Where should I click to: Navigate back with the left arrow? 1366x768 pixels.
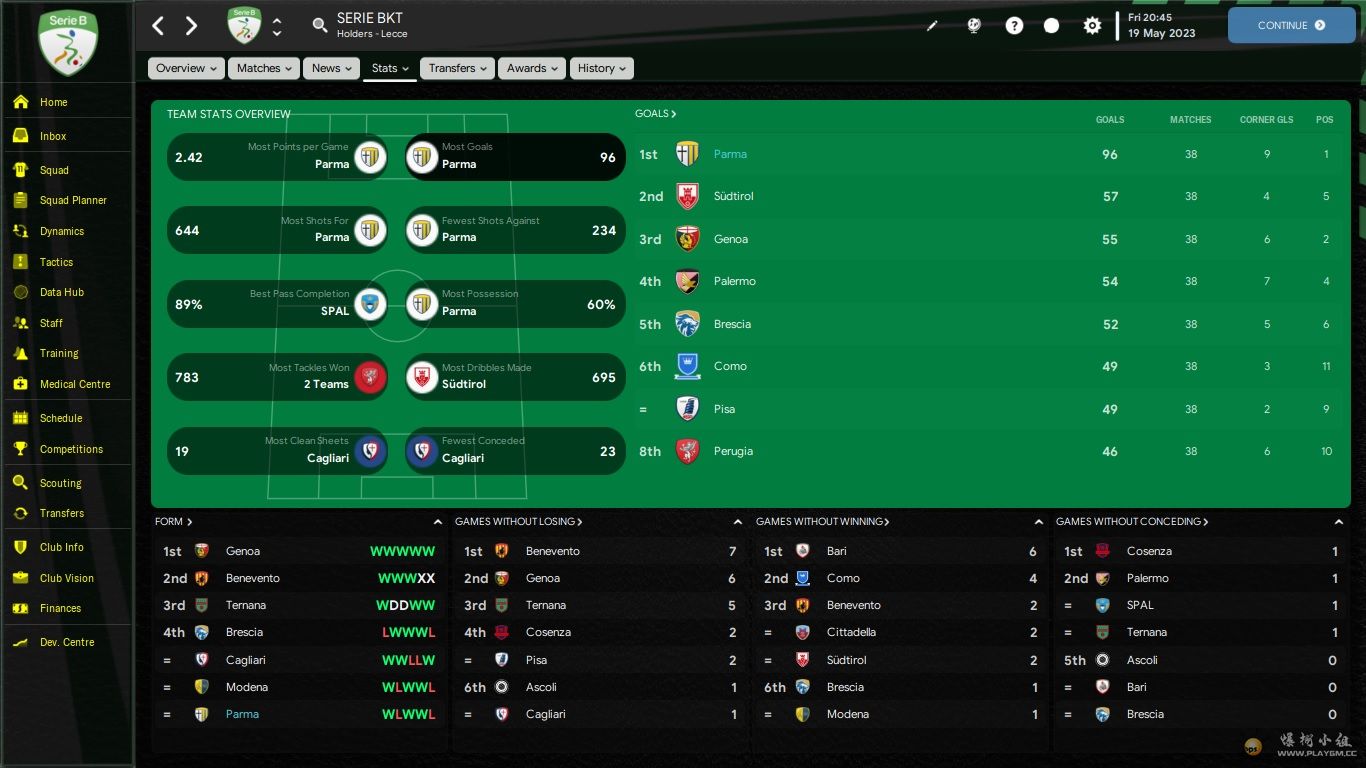point(158,26)
